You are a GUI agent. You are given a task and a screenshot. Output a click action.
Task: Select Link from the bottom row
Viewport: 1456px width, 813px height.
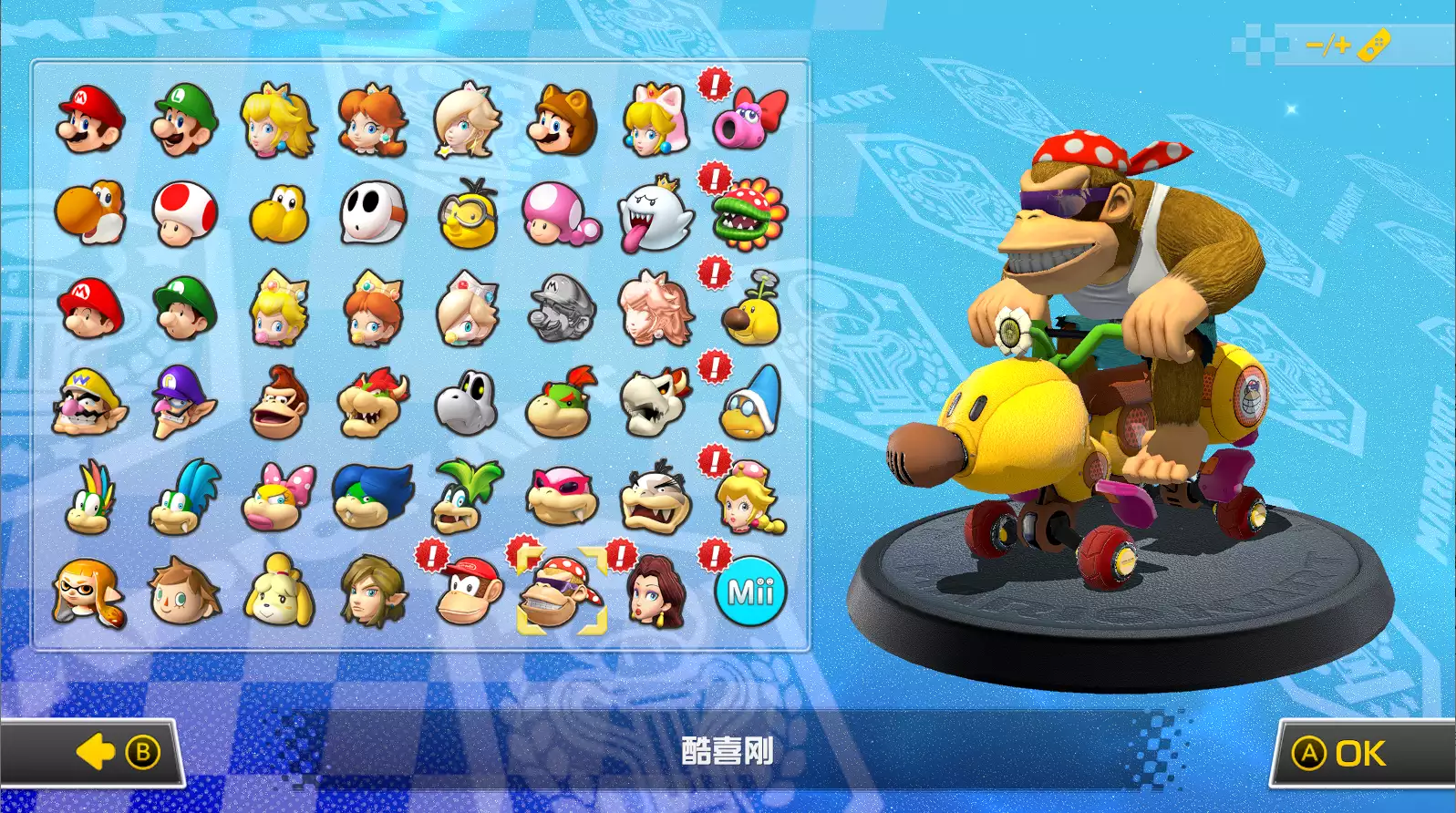[x=373, y=592]
